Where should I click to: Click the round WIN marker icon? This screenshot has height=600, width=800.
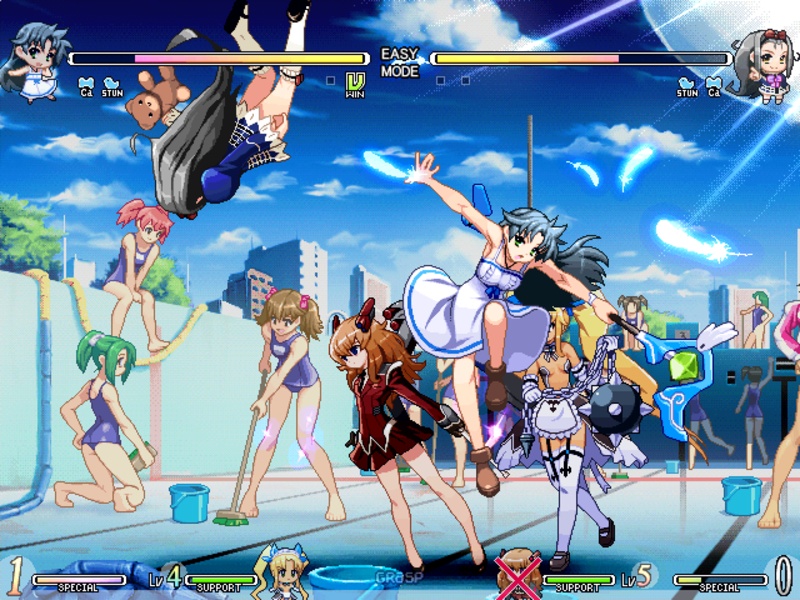(354, 85)
